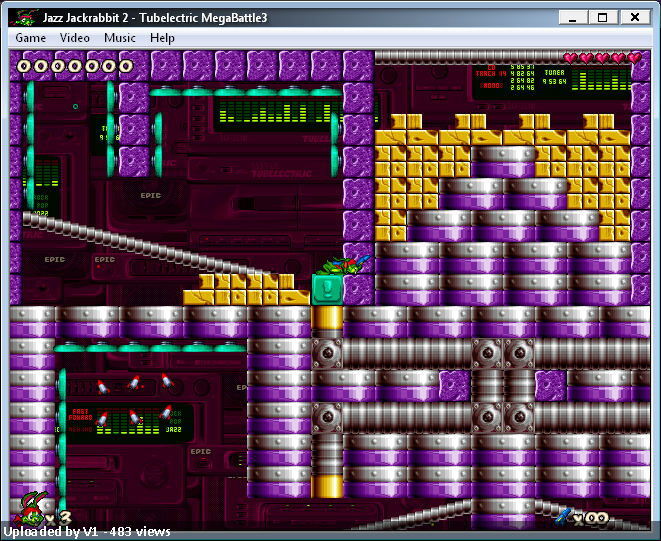The width and height of the screenshot is (661, 541).
Task: Minimize the game window
Action: [572, 17]
